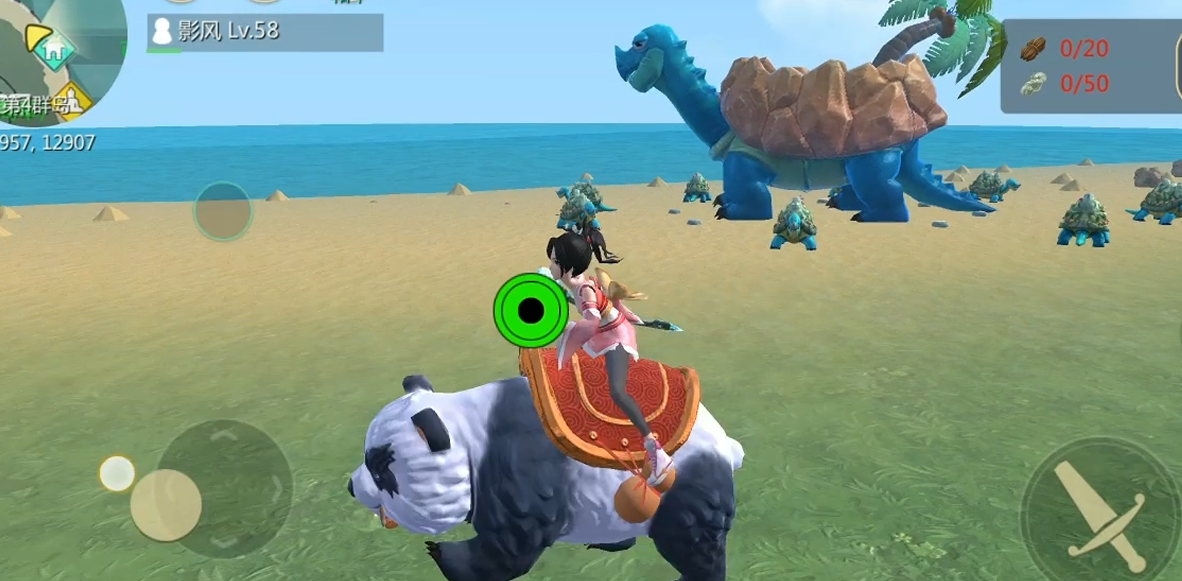The height and width of the screenshot is (581, 1182).
Task: Tap the small glowing white button beside joystick
Action: 117,473
